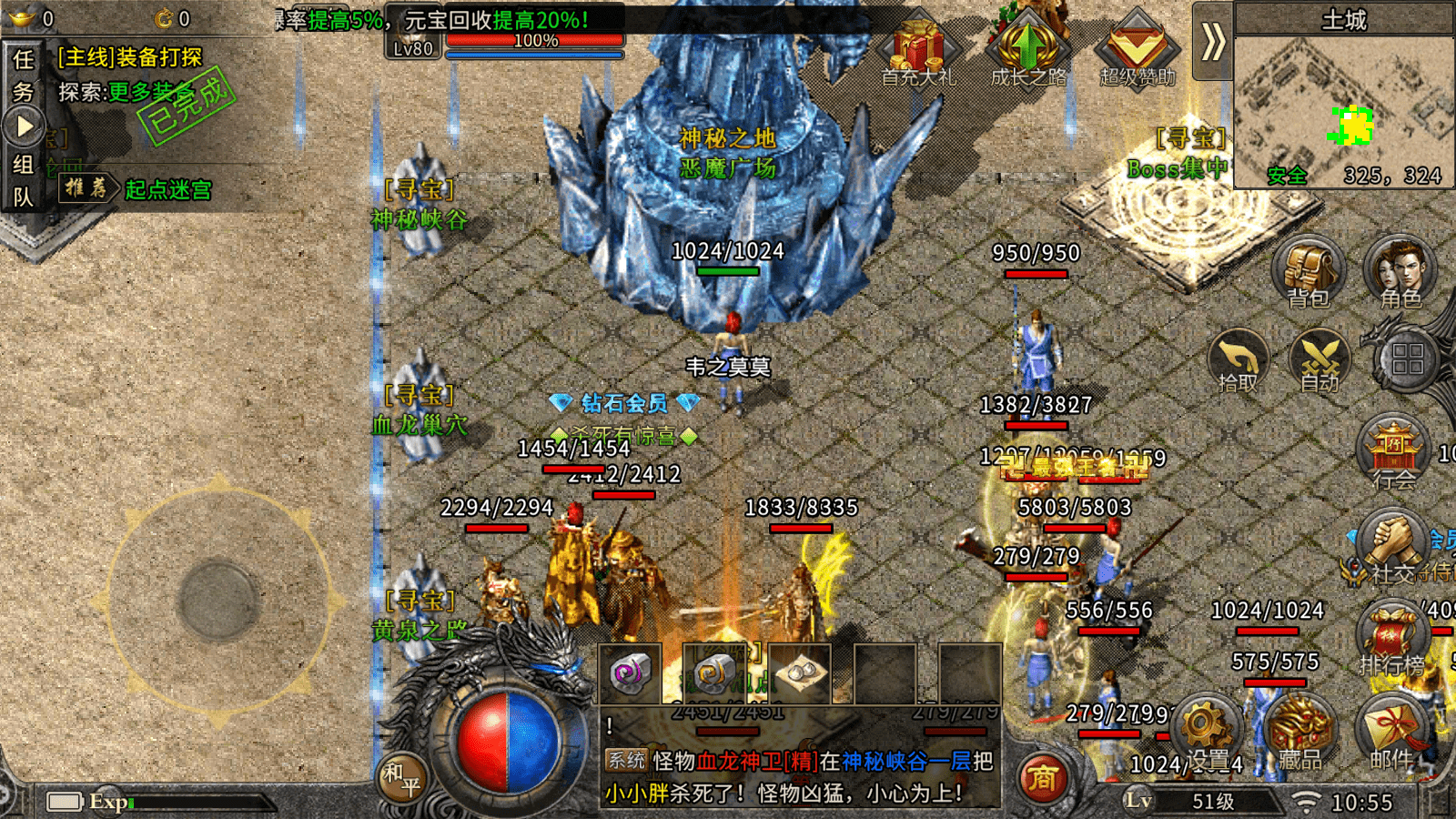
Task: Open the 超级赞助 sponsor icon
Action: 1137,51
